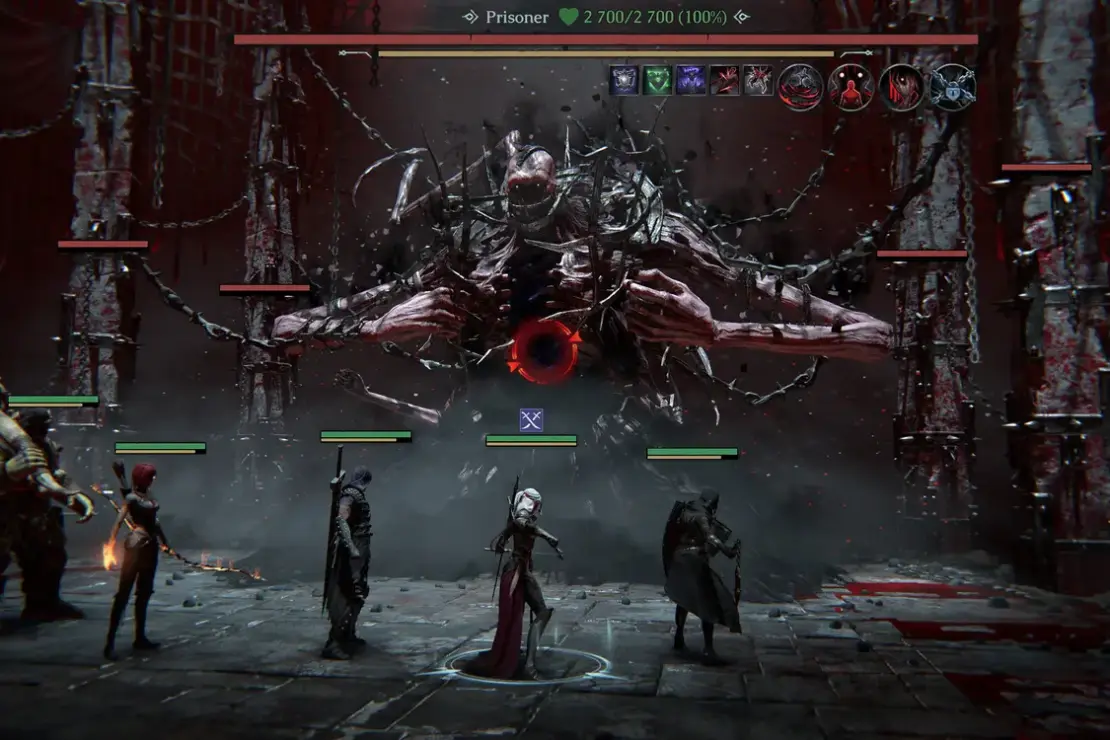Click the right arrow after the health percentage
Image resolution: width=1110 pixels, height=740 pixels.
(x=741, y=17)
